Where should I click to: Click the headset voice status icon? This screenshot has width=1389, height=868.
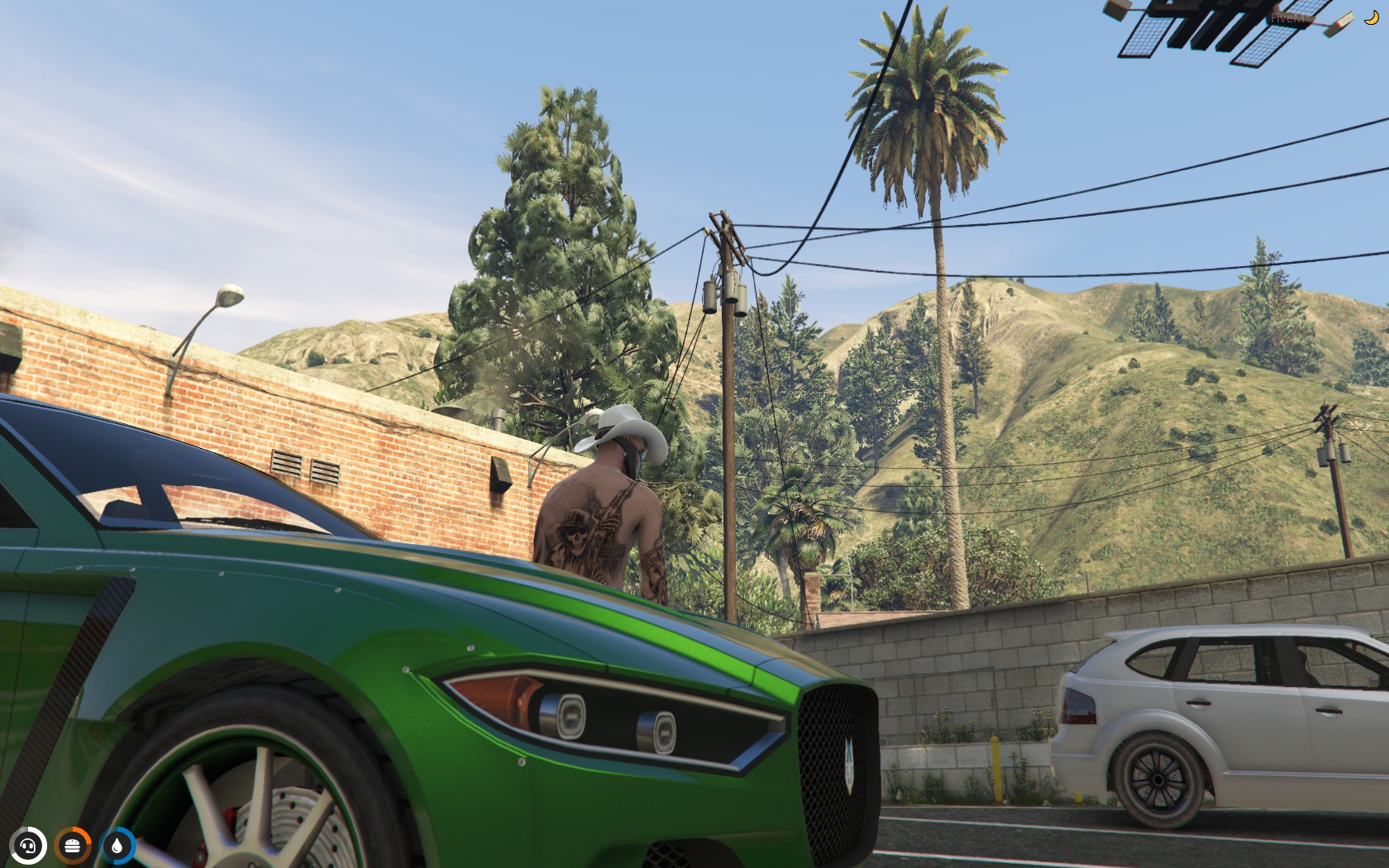point(28,846)
